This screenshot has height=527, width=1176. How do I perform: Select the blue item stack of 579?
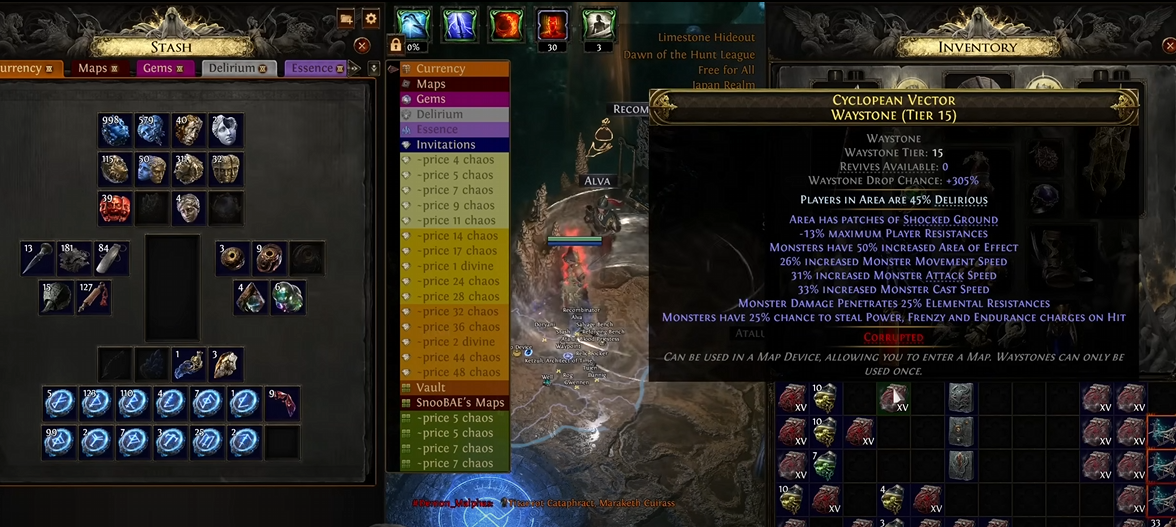[x=152, y=131]
